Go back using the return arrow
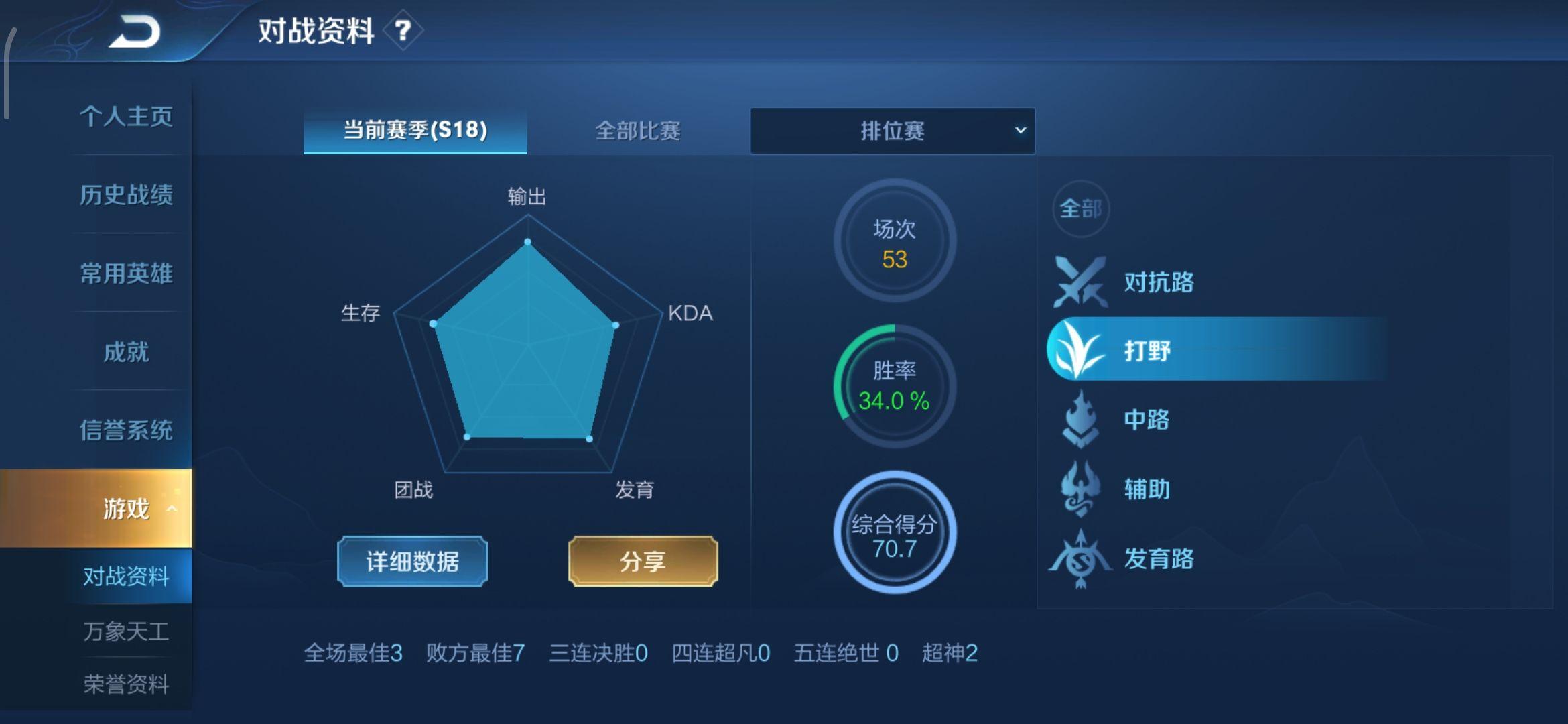The width and height of the screenshot is (1568, 724). coord(136,32)
